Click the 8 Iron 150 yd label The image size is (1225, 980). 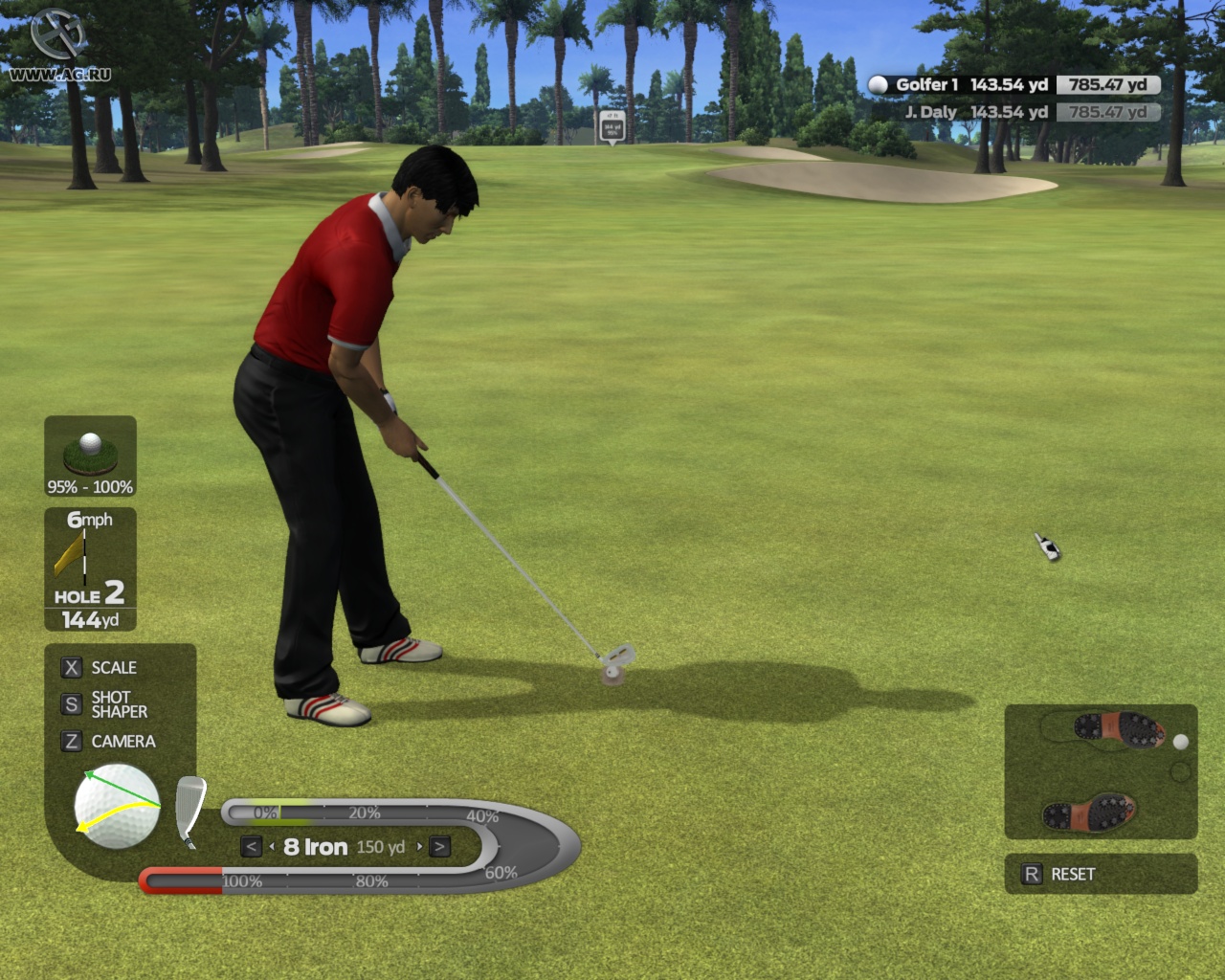pos(345,846)
